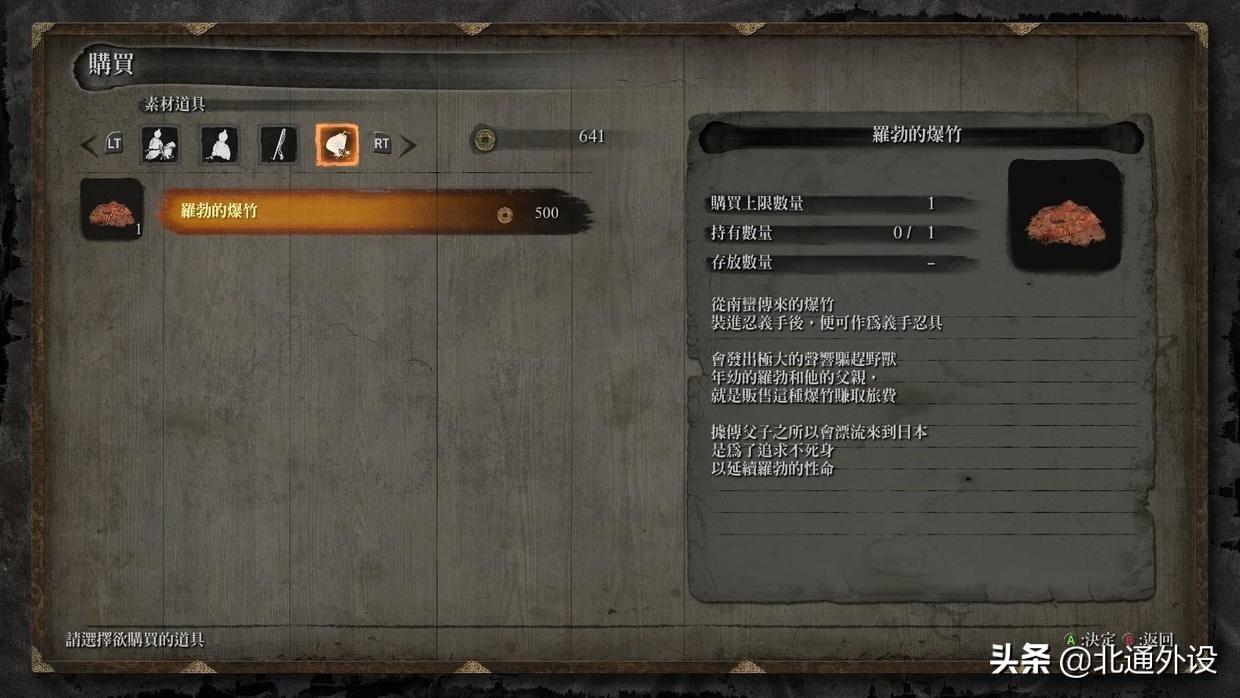Click the right arrow after the category tabs
1240x698 pixels.
pos(407,145)
